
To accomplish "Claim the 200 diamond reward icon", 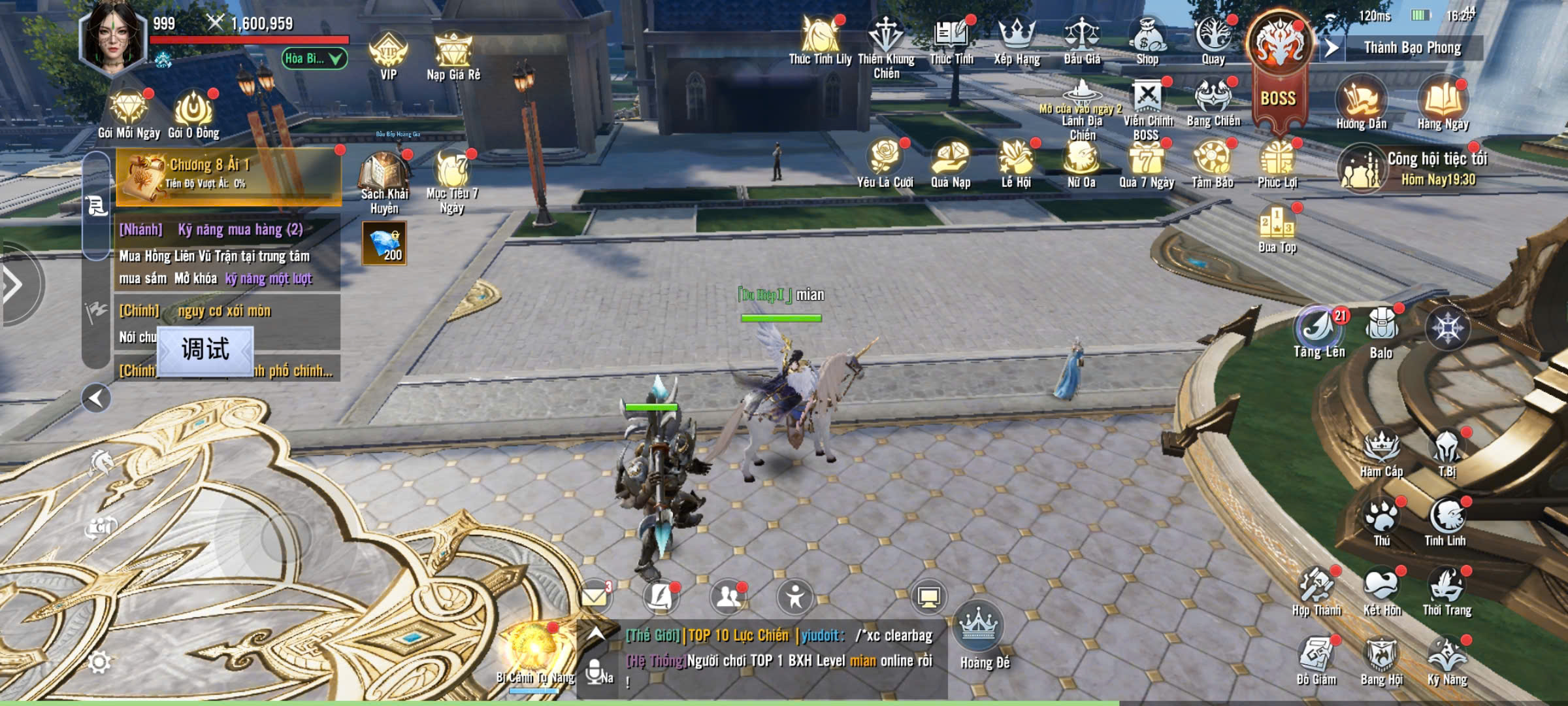I will click(x=385, y=243).
